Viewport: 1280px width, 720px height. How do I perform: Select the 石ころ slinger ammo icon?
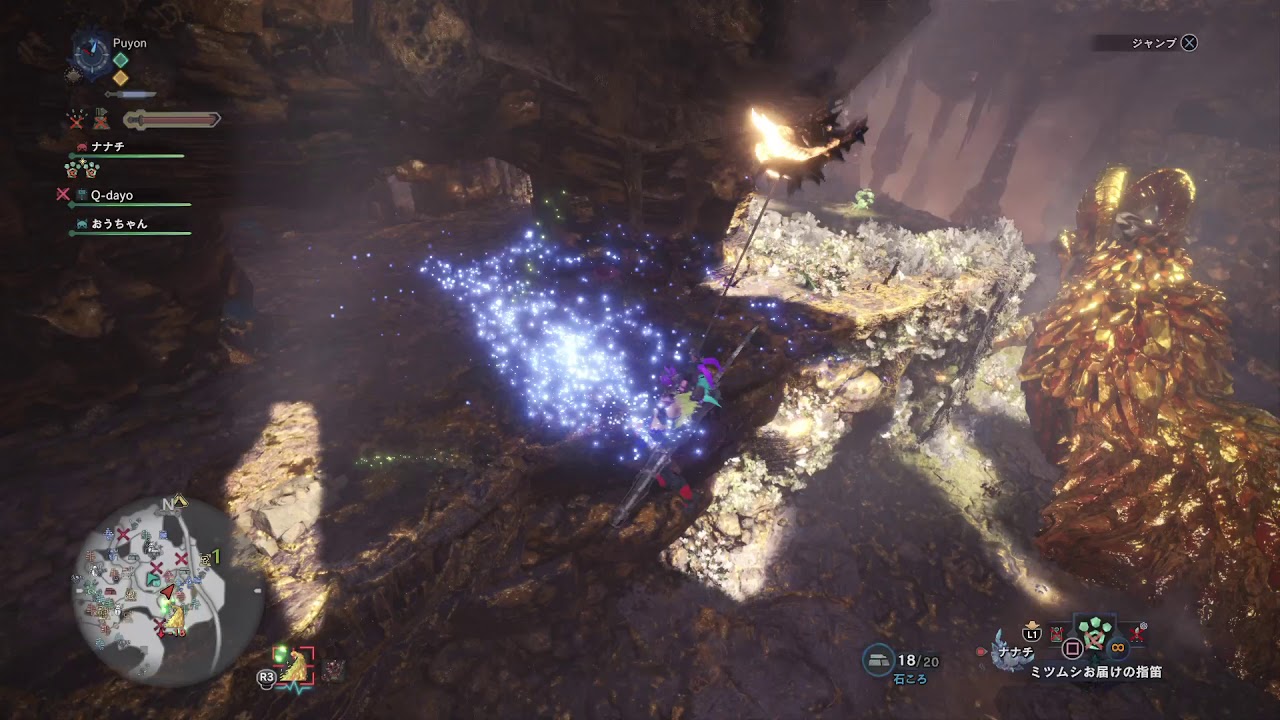click(x=878, y=659)
